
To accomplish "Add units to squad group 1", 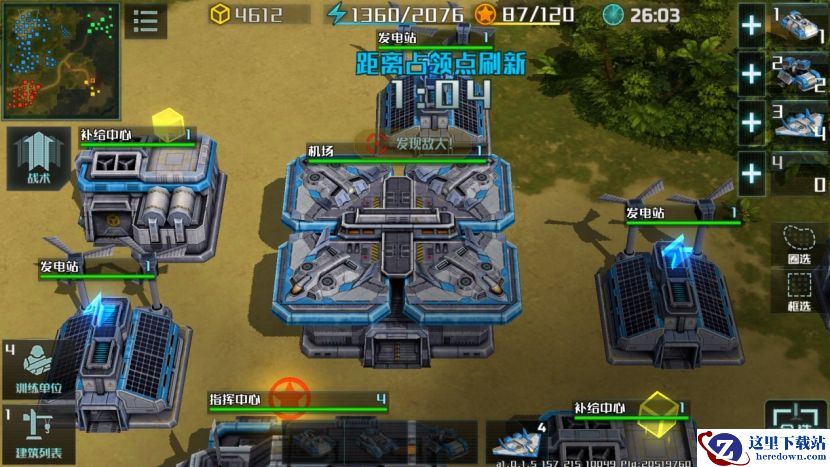I will 751,27.
